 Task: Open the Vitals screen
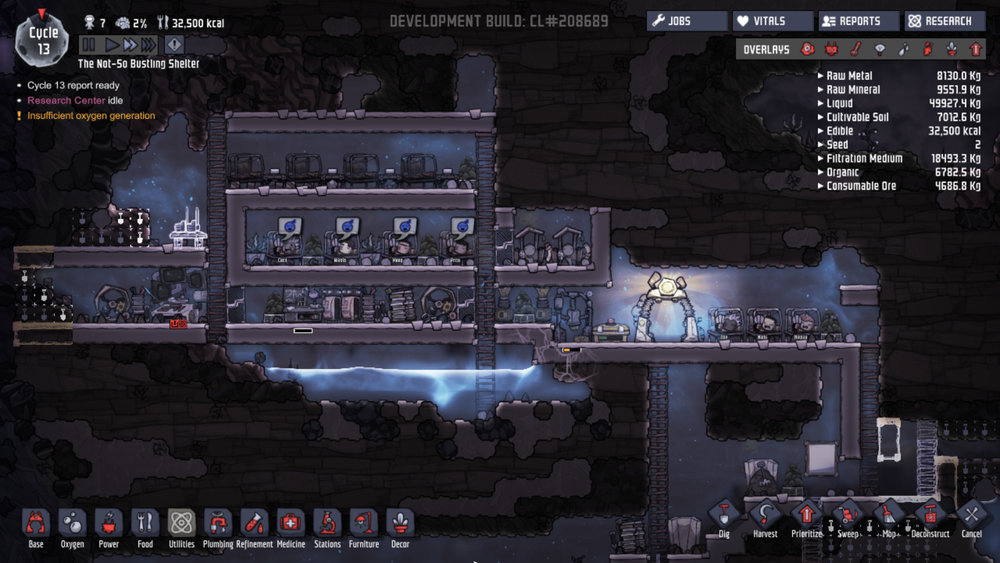click(x=773, y=21)
